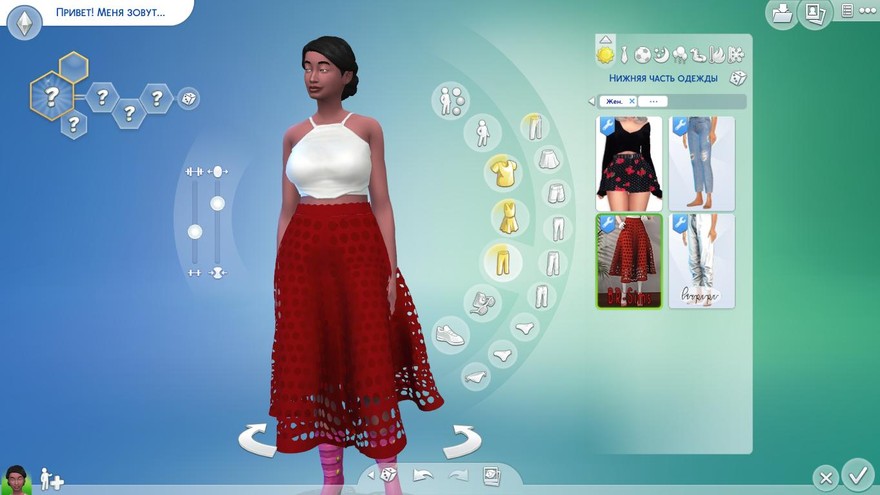Cancel with the X button beside the checkmark

pos(824,477)
